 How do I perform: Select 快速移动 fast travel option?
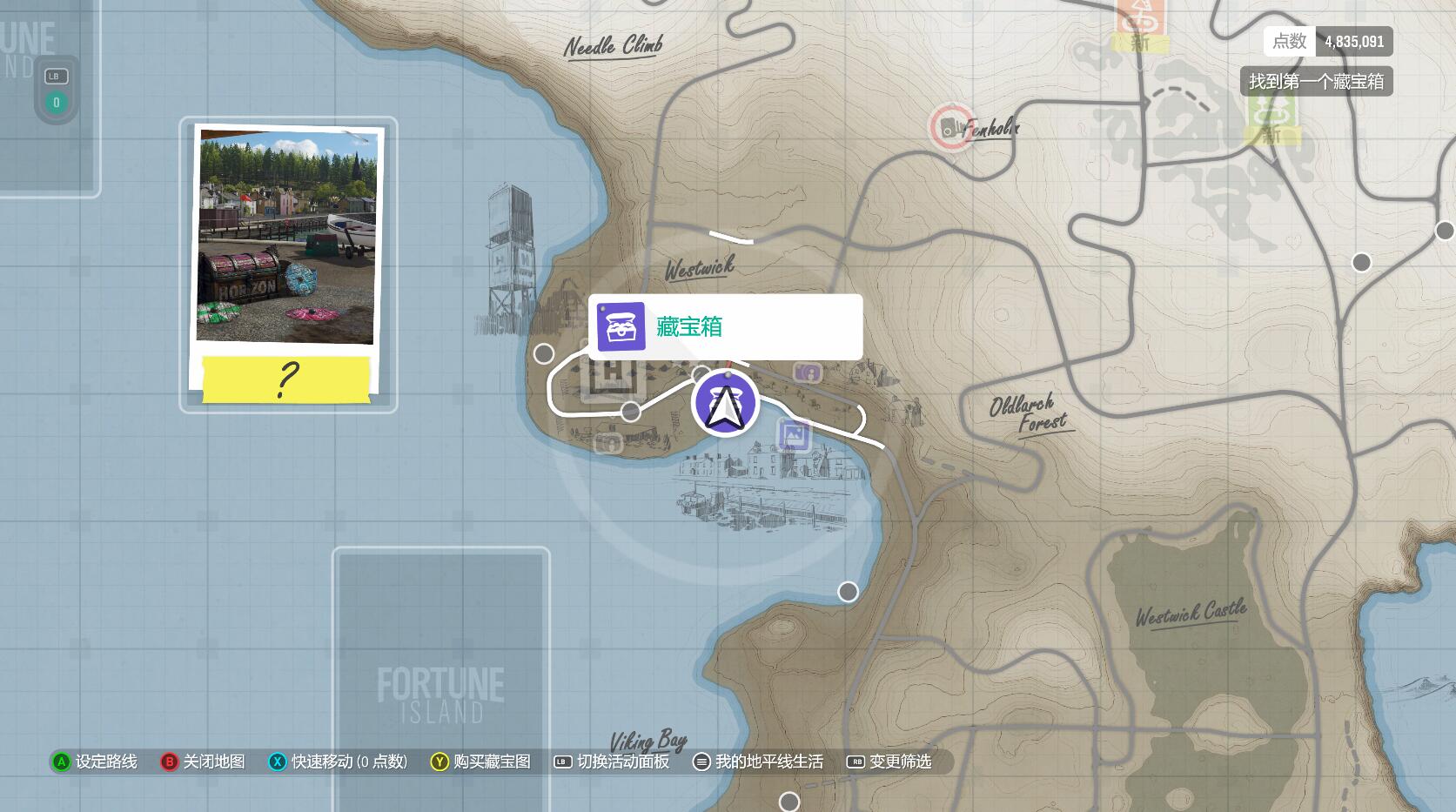click(339, 762)
